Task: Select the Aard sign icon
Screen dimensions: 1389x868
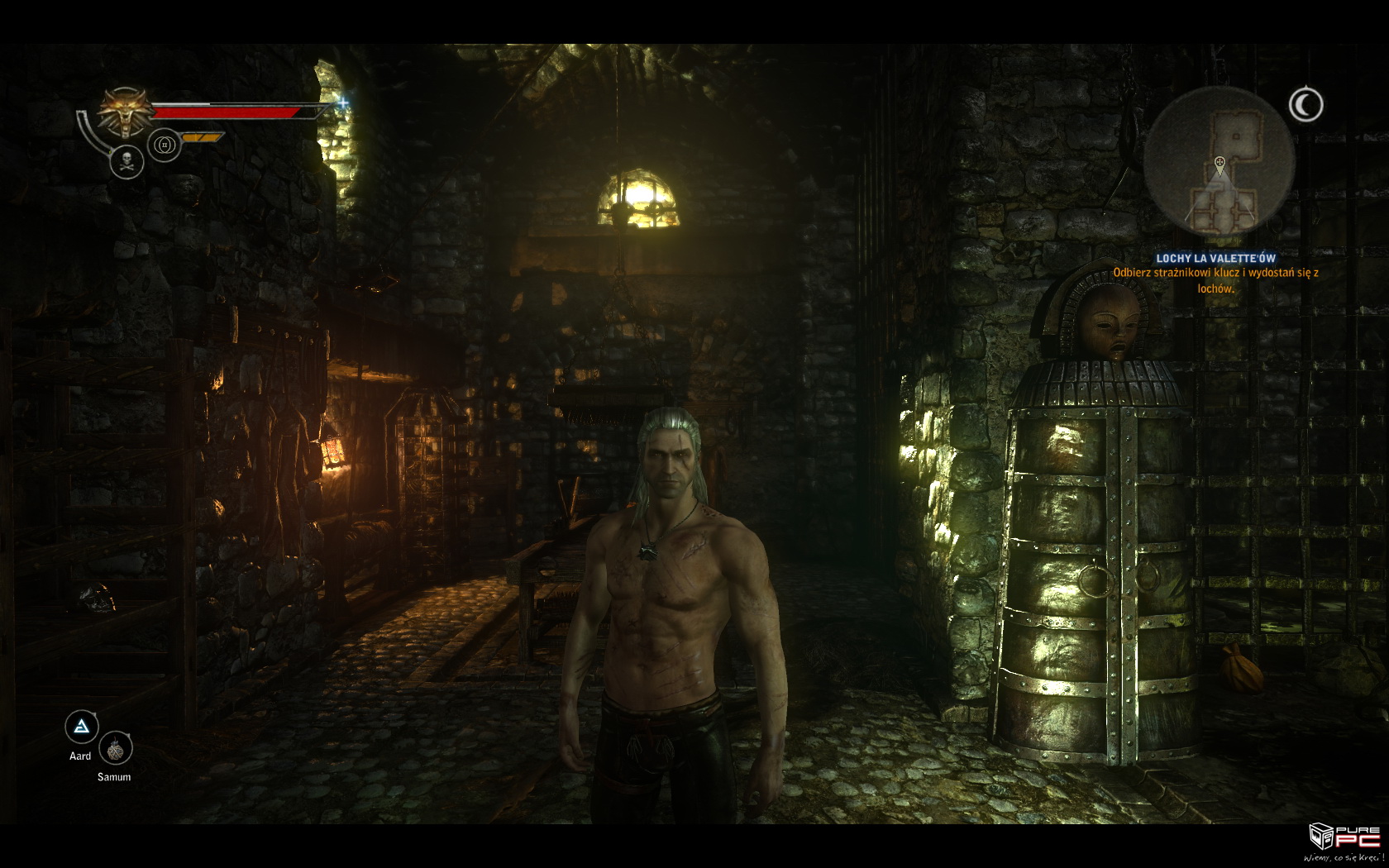Action: click(81, 727)
